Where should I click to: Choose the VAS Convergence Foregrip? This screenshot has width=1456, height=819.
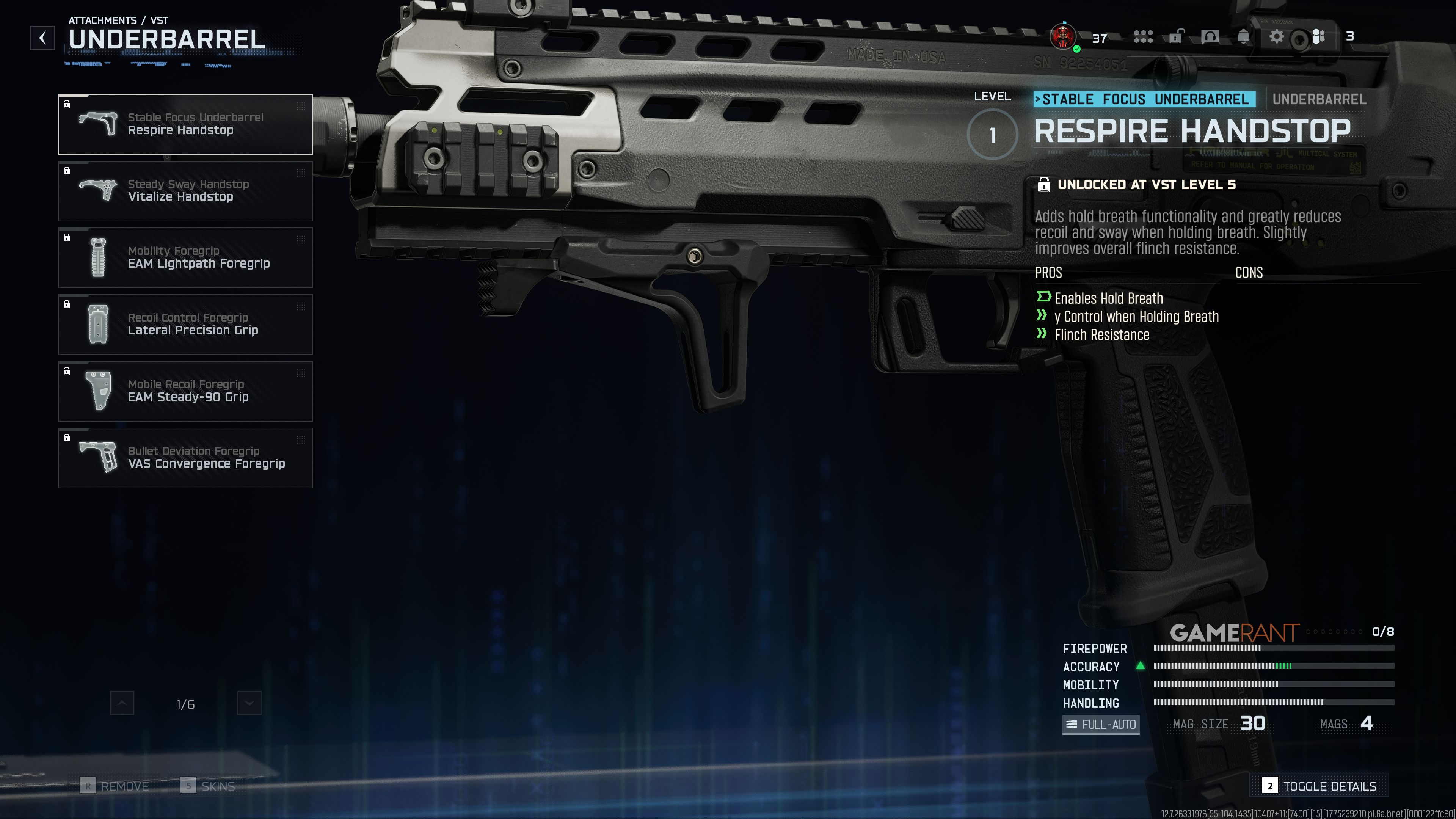[185, 458]
